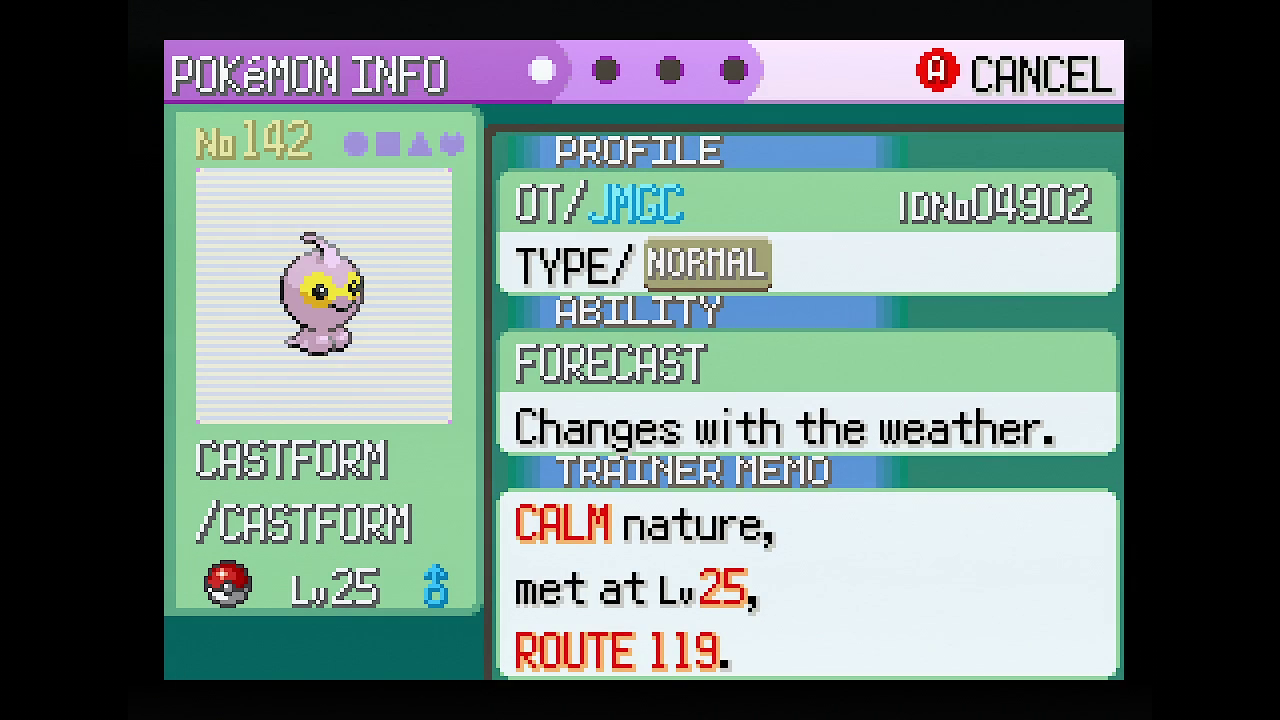Screen dimensions: 1280x720
Task: Select the male gender symbol
Action: click(437, 587)
